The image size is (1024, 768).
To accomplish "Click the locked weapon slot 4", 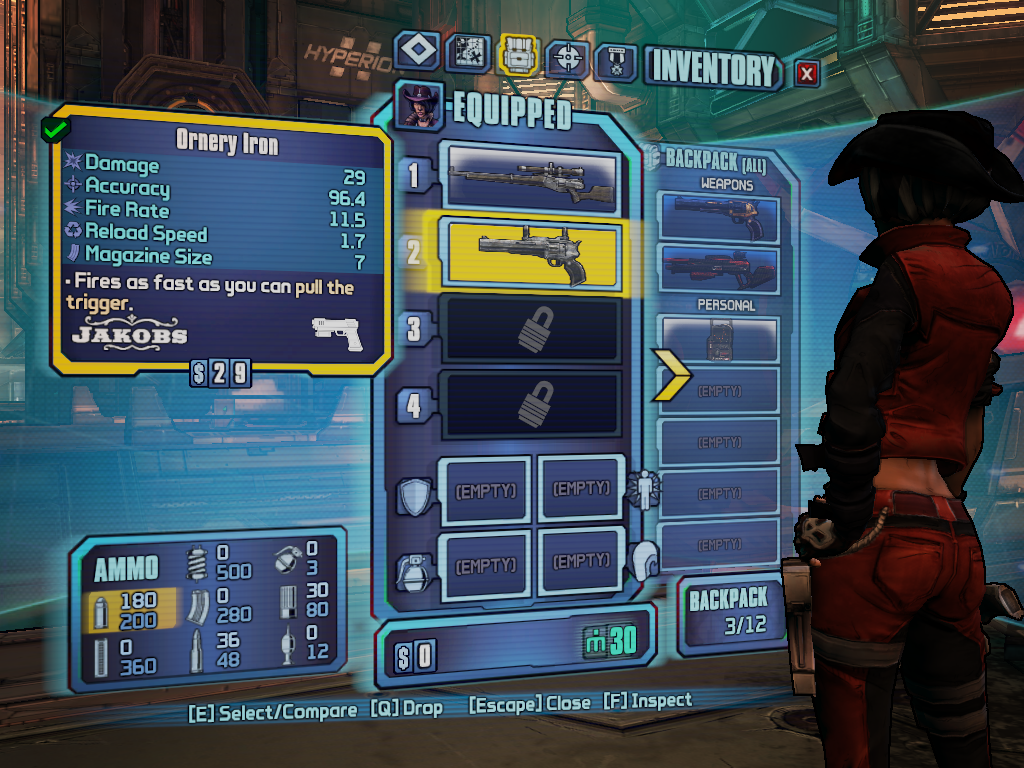I will tap(533, 403).
